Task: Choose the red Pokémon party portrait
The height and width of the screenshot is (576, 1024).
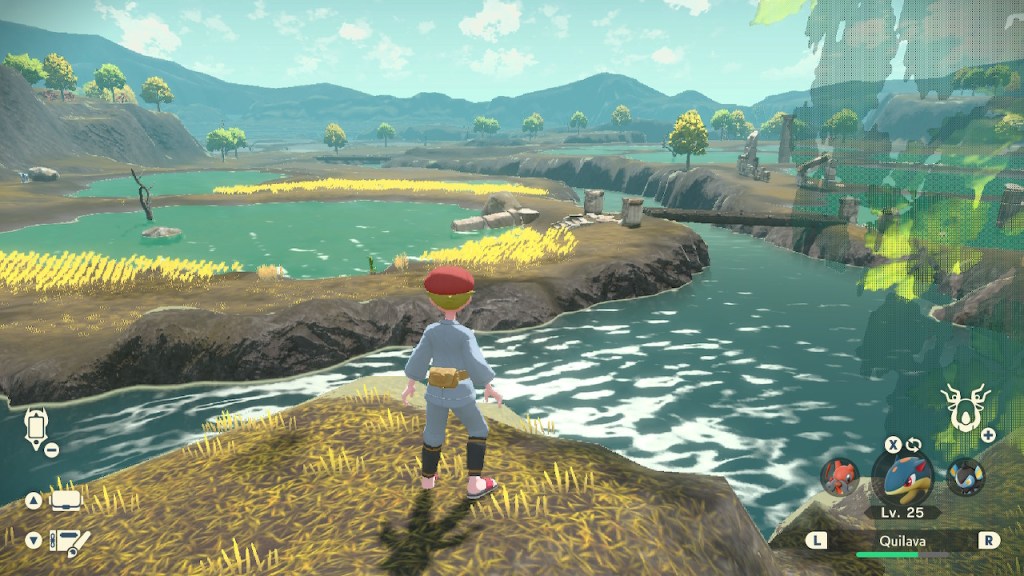Action: tap(839, 477)
